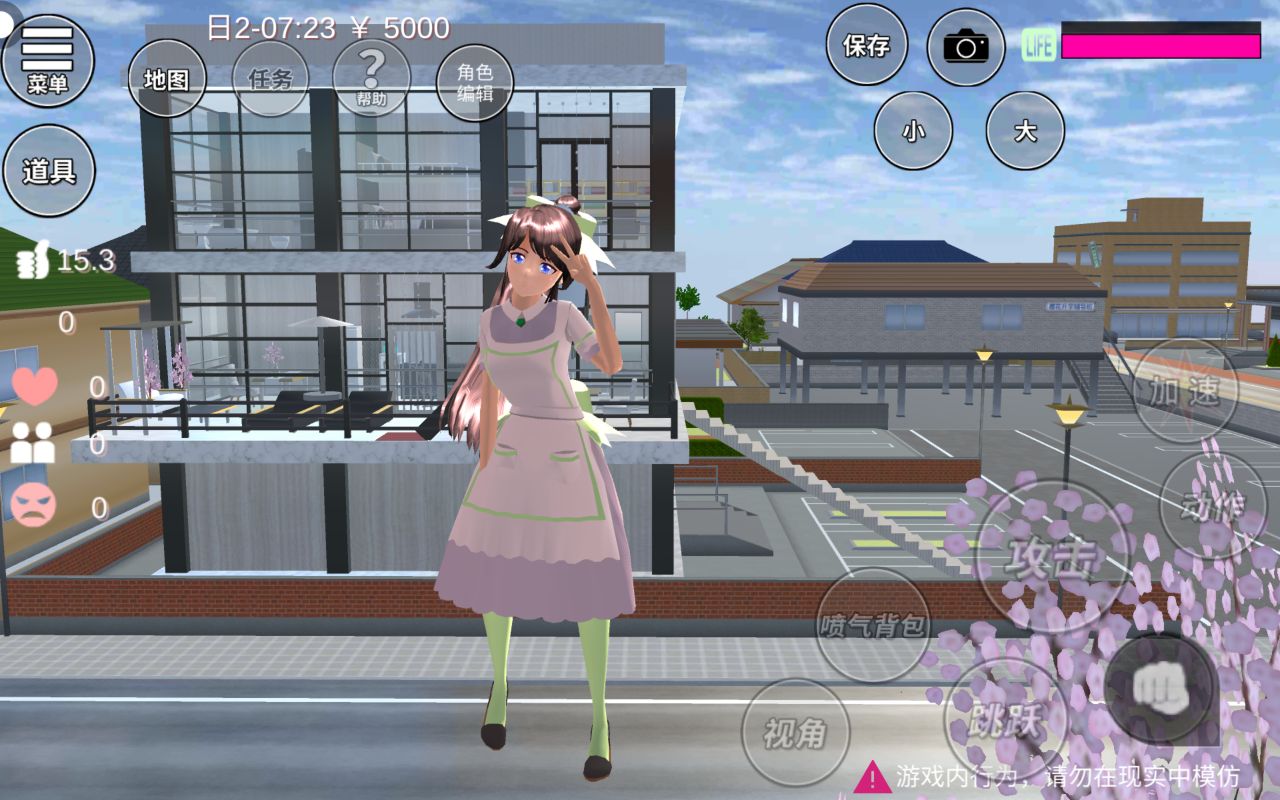Open the 菜单 hamburger menu
Image resolution: width=1280 pixels, height=800 pixels.
click(x=47, y=60)
